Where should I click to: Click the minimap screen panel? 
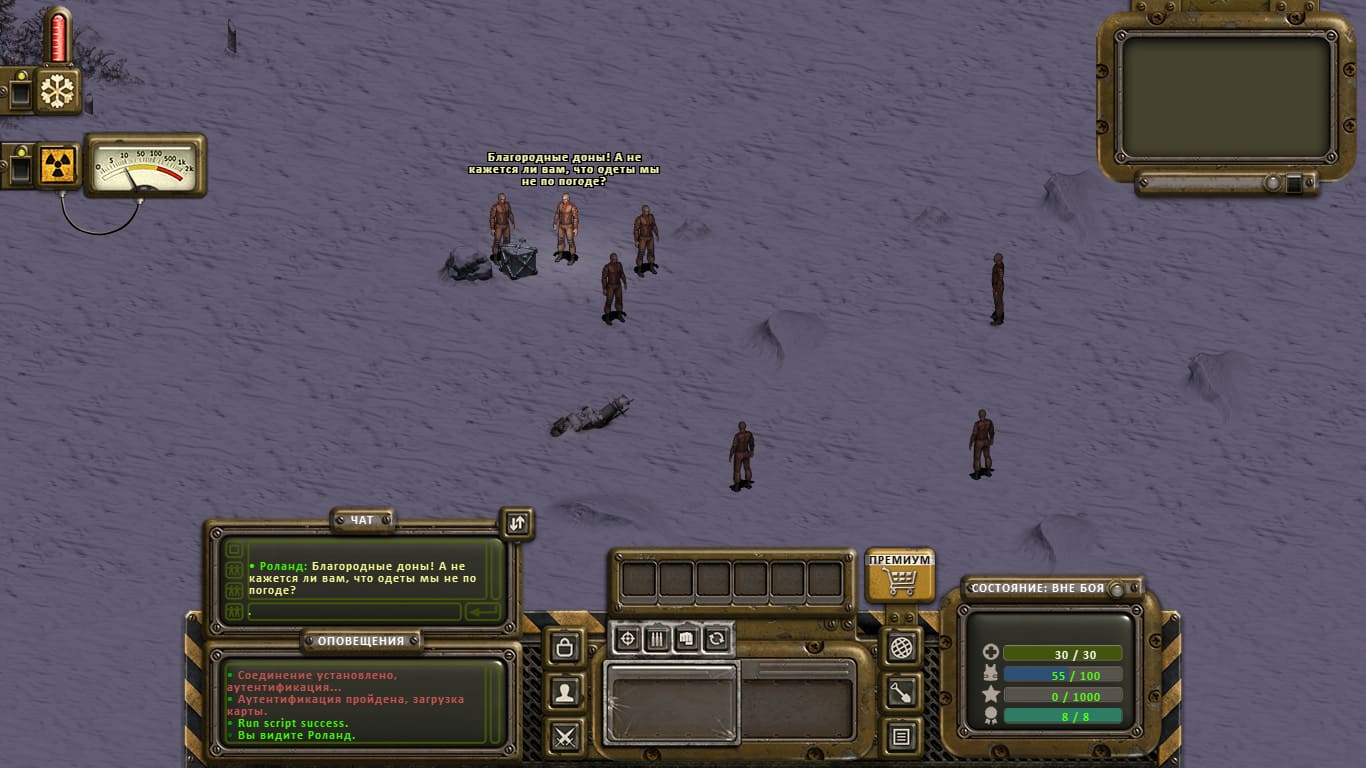(x=1226, y=97)
